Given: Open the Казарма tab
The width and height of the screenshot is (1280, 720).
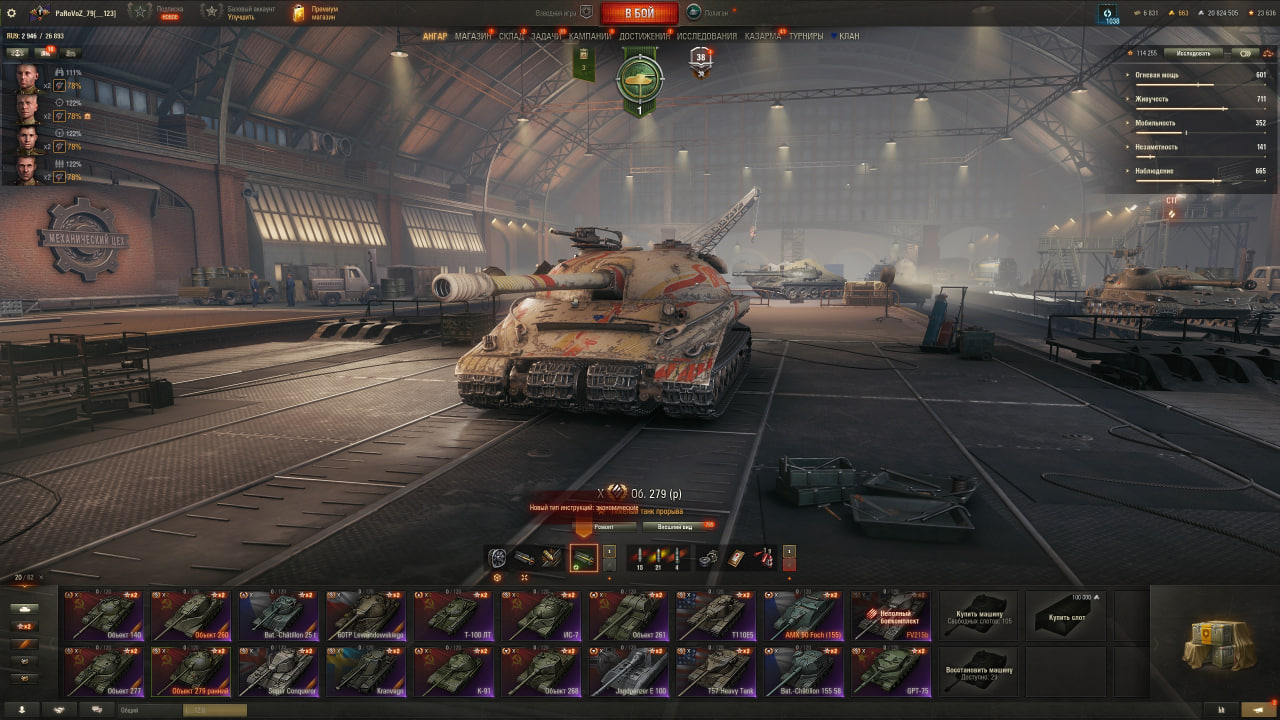Looking at the screenshot, I should click(762, 36).
